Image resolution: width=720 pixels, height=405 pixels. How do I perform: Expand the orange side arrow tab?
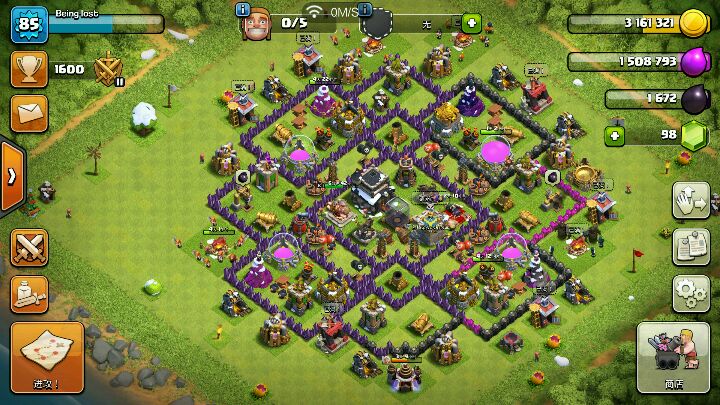12,177
